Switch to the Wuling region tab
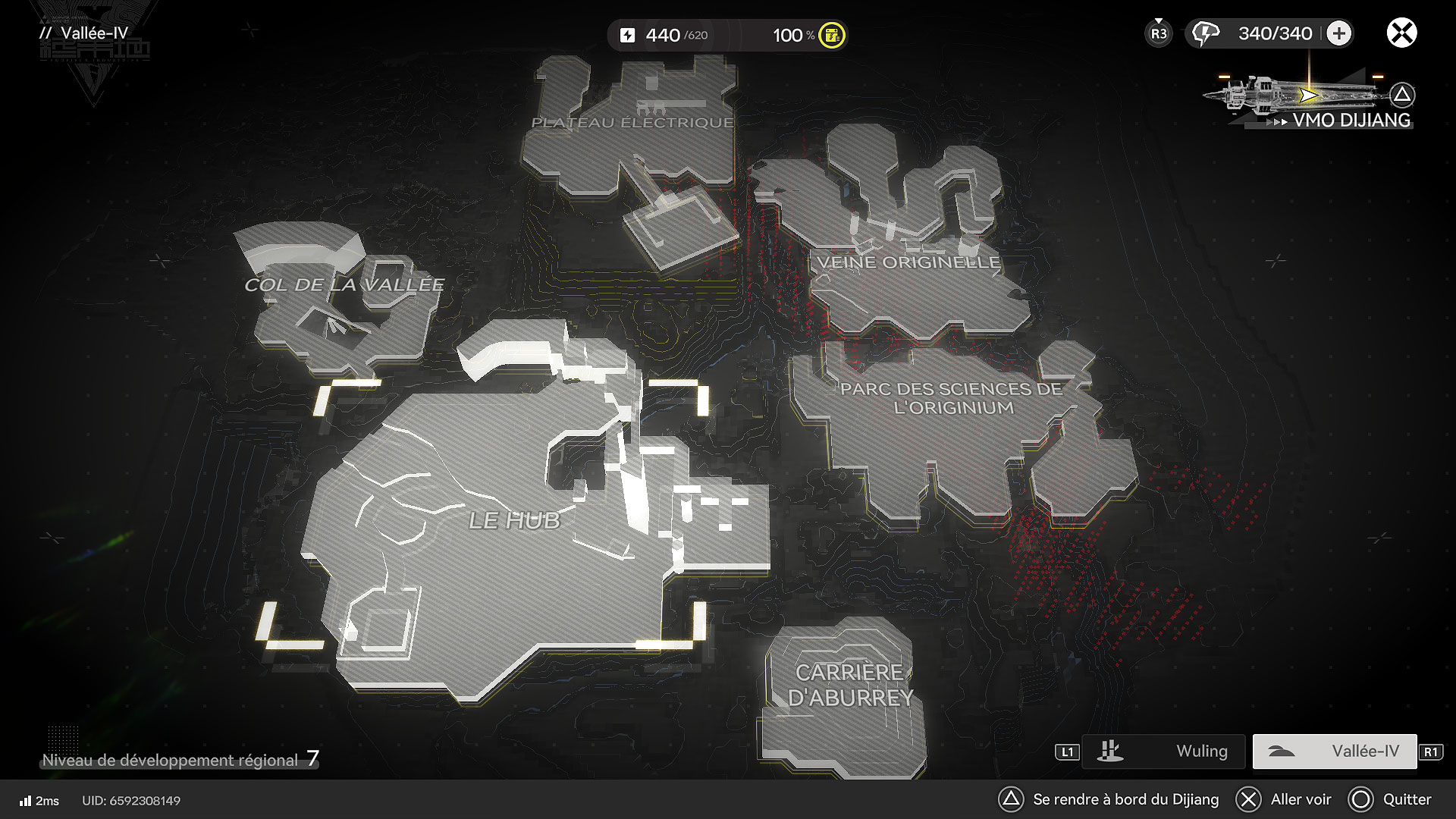This screenshot has width=1456, height=819. coord(1163,752)
